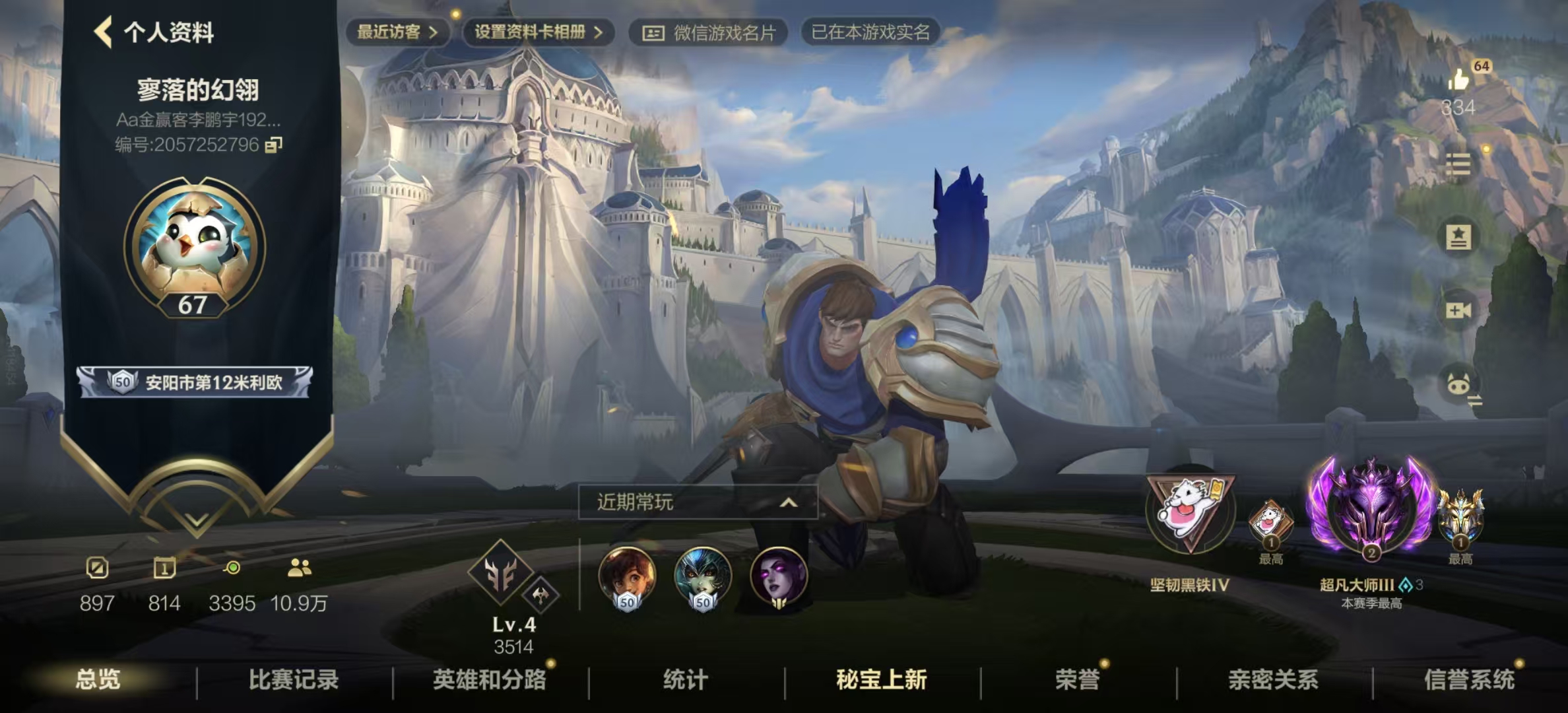Switch to the 比赛记录 tab
The width and height of the screenshot is (1568, 713).
coord(293,683)
